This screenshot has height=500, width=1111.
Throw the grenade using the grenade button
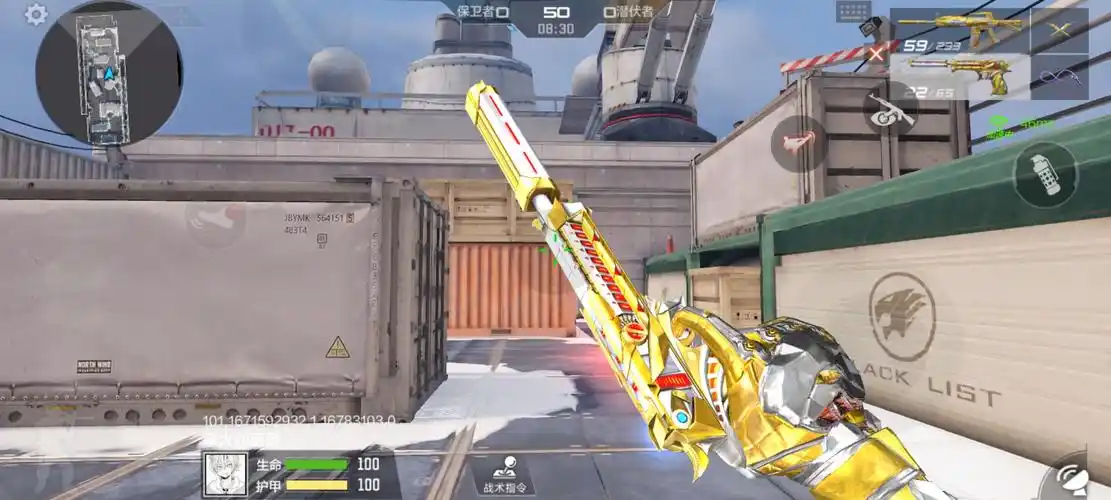point(1045,175)
